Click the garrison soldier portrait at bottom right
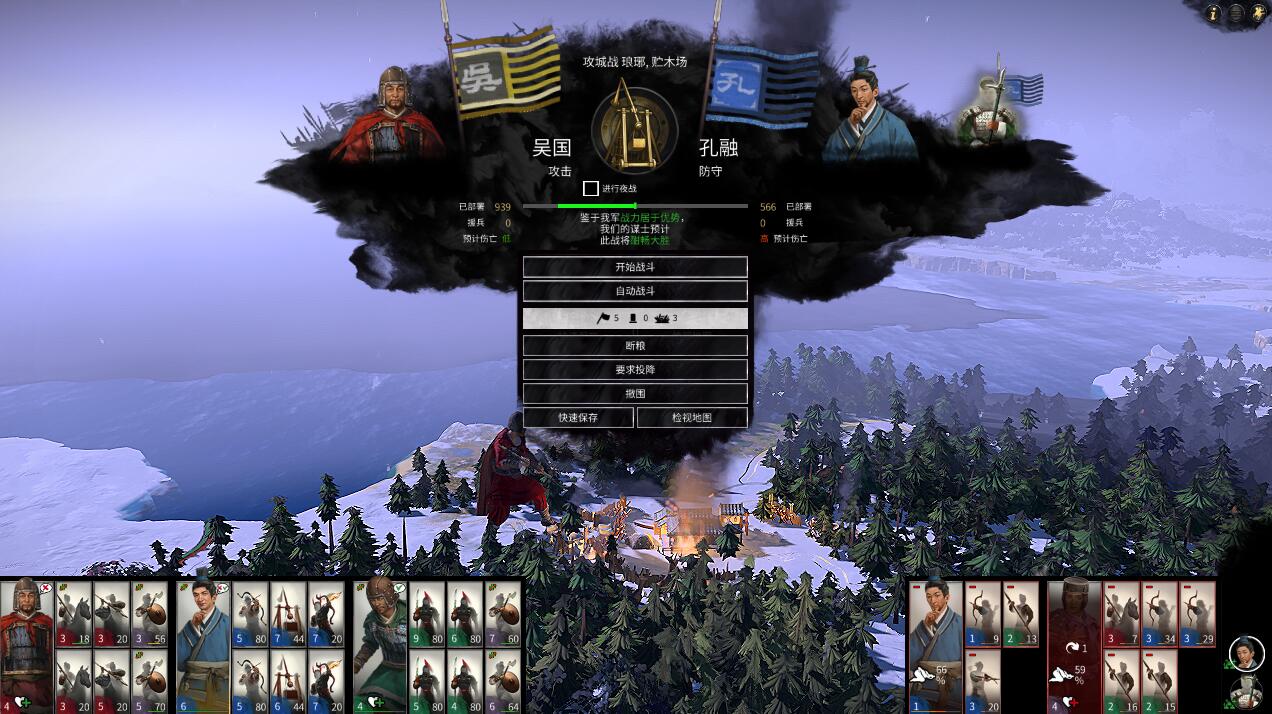 [1246, 692]
